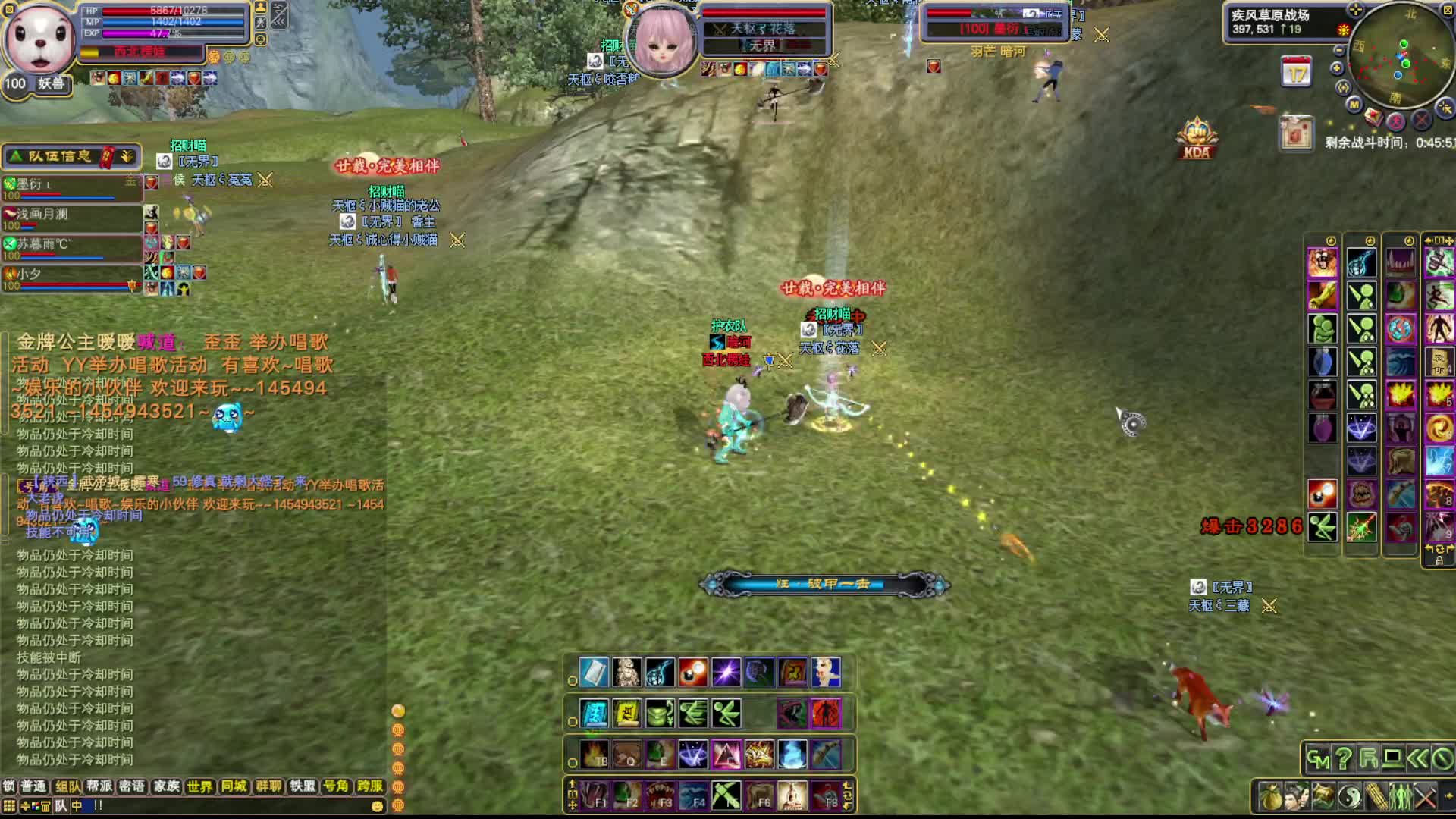The image size is (1456, 819).
Task: Open the world map via the M button
Action: (x=1354, y=105)
